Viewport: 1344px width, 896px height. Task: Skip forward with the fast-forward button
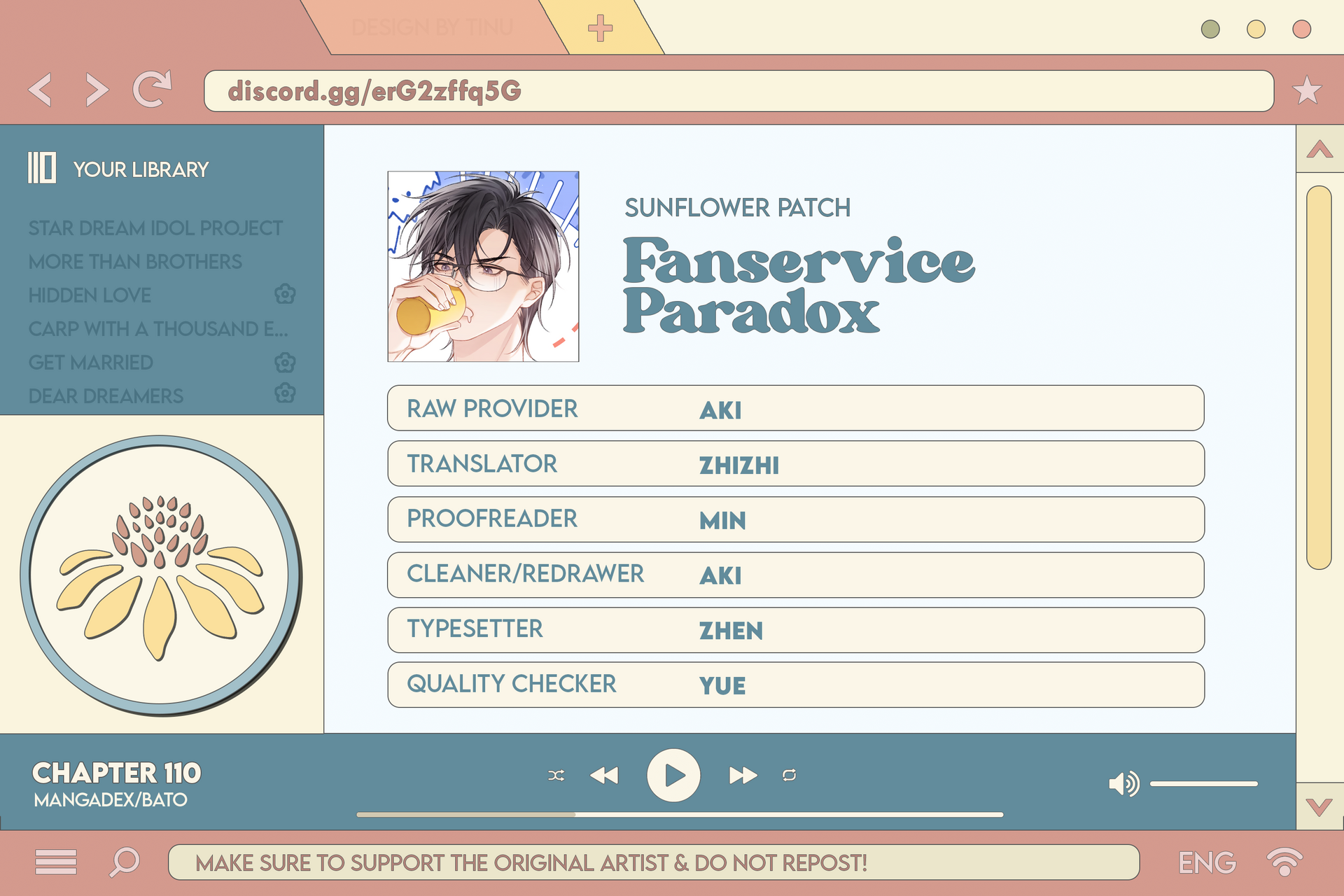tap(743, 776)
